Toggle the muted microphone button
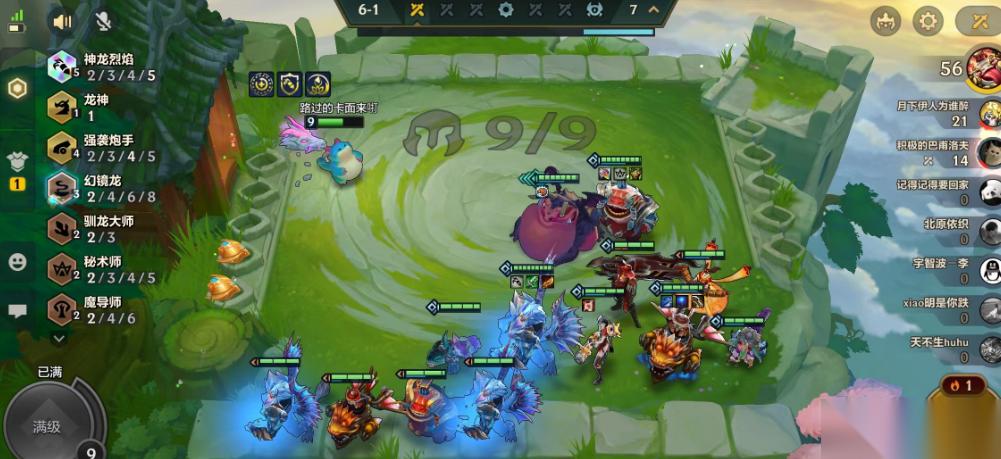This screenshot has height=459, width=1001. click(103, 20)
